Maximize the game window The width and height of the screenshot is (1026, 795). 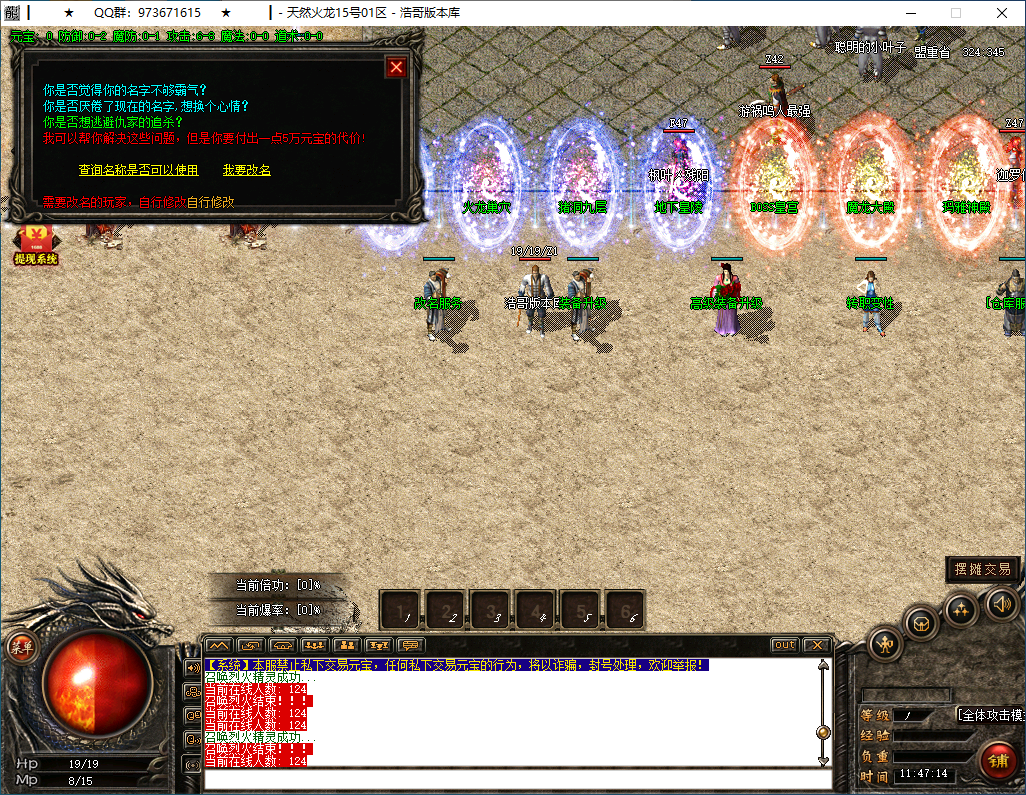[x=956, y=13]
